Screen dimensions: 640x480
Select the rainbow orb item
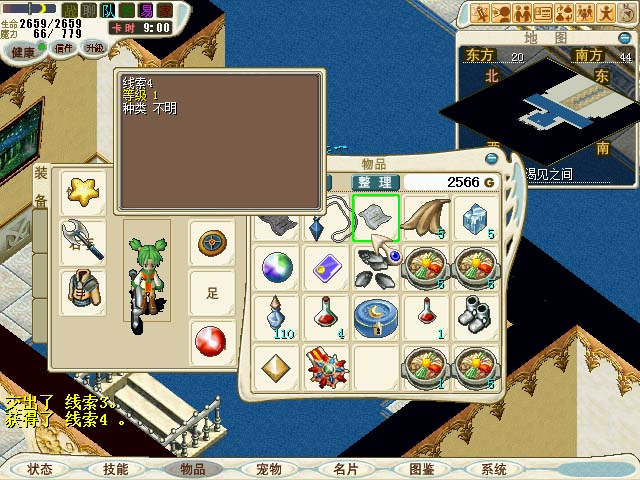pos(277,267)
